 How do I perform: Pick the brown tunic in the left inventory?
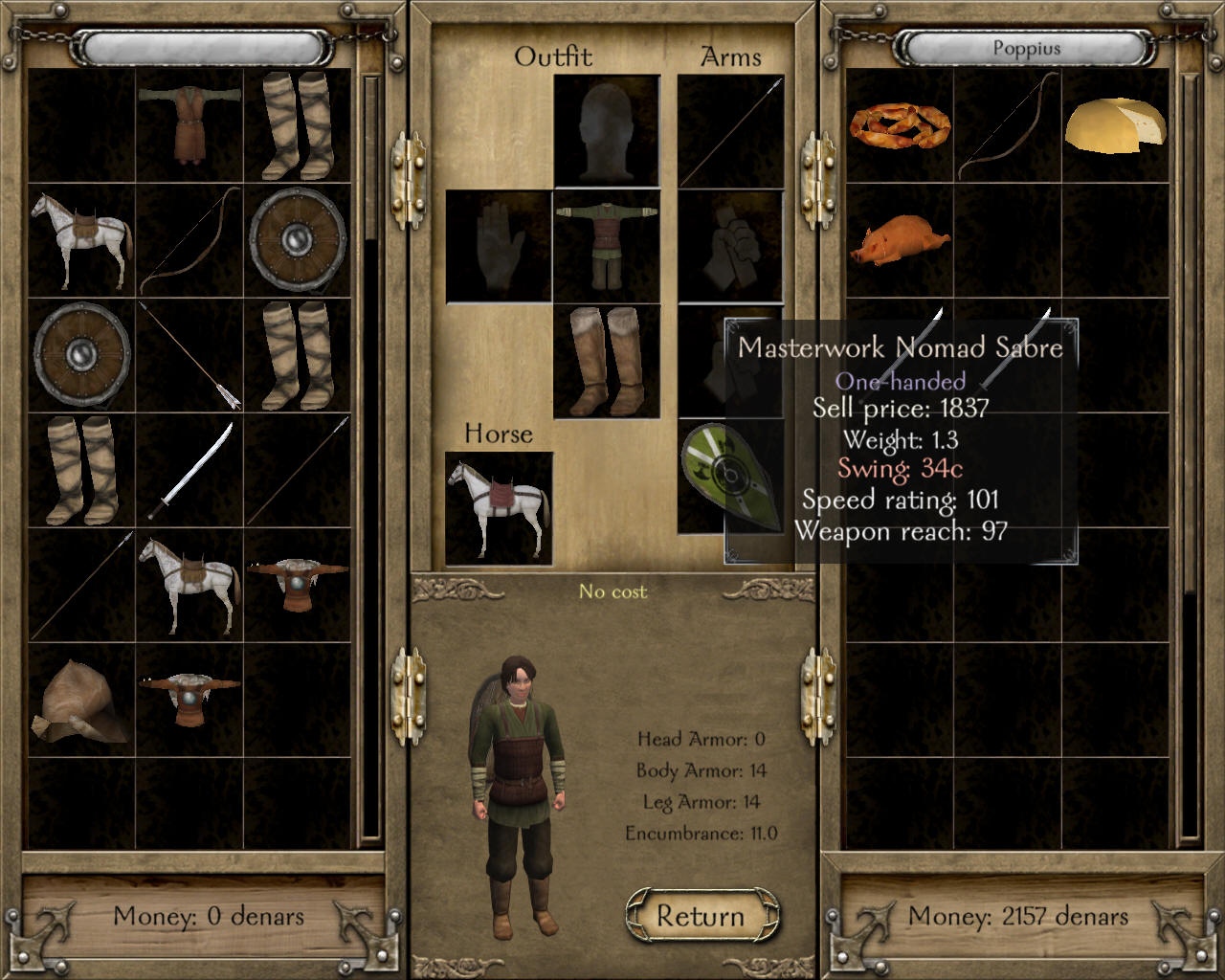(189, 125)
